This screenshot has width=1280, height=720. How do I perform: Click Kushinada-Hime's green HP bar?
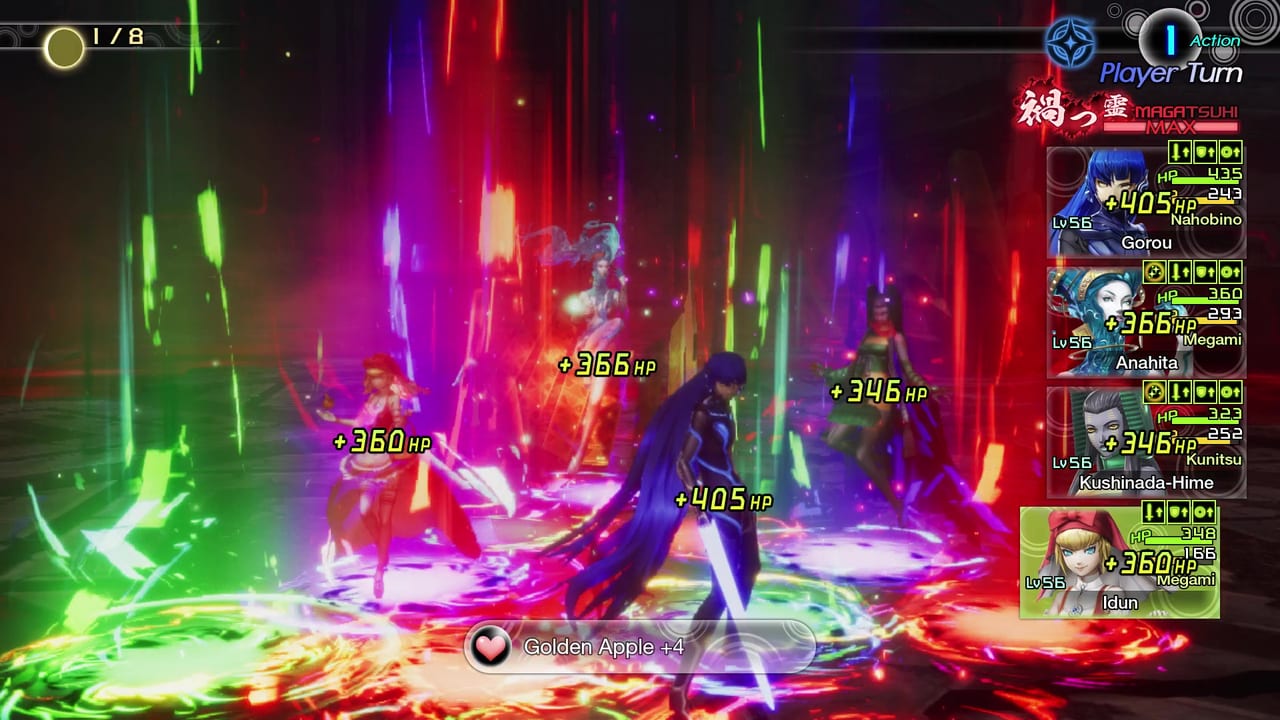click(x=1207, y=423)
